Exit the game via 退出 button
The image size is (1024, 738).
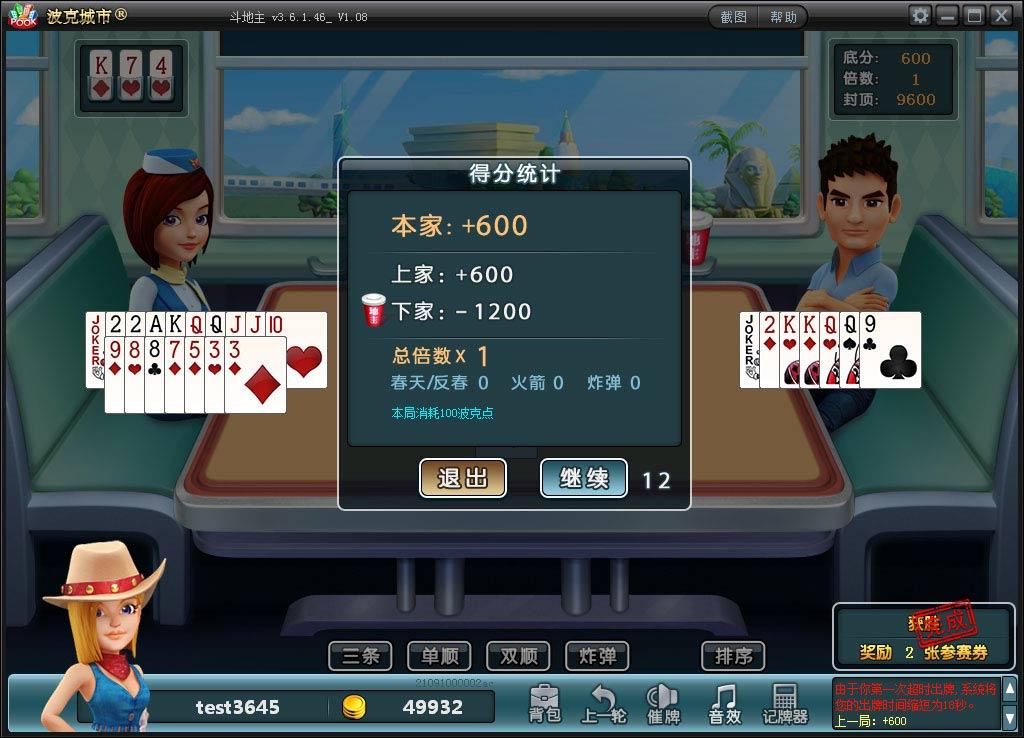463,479
